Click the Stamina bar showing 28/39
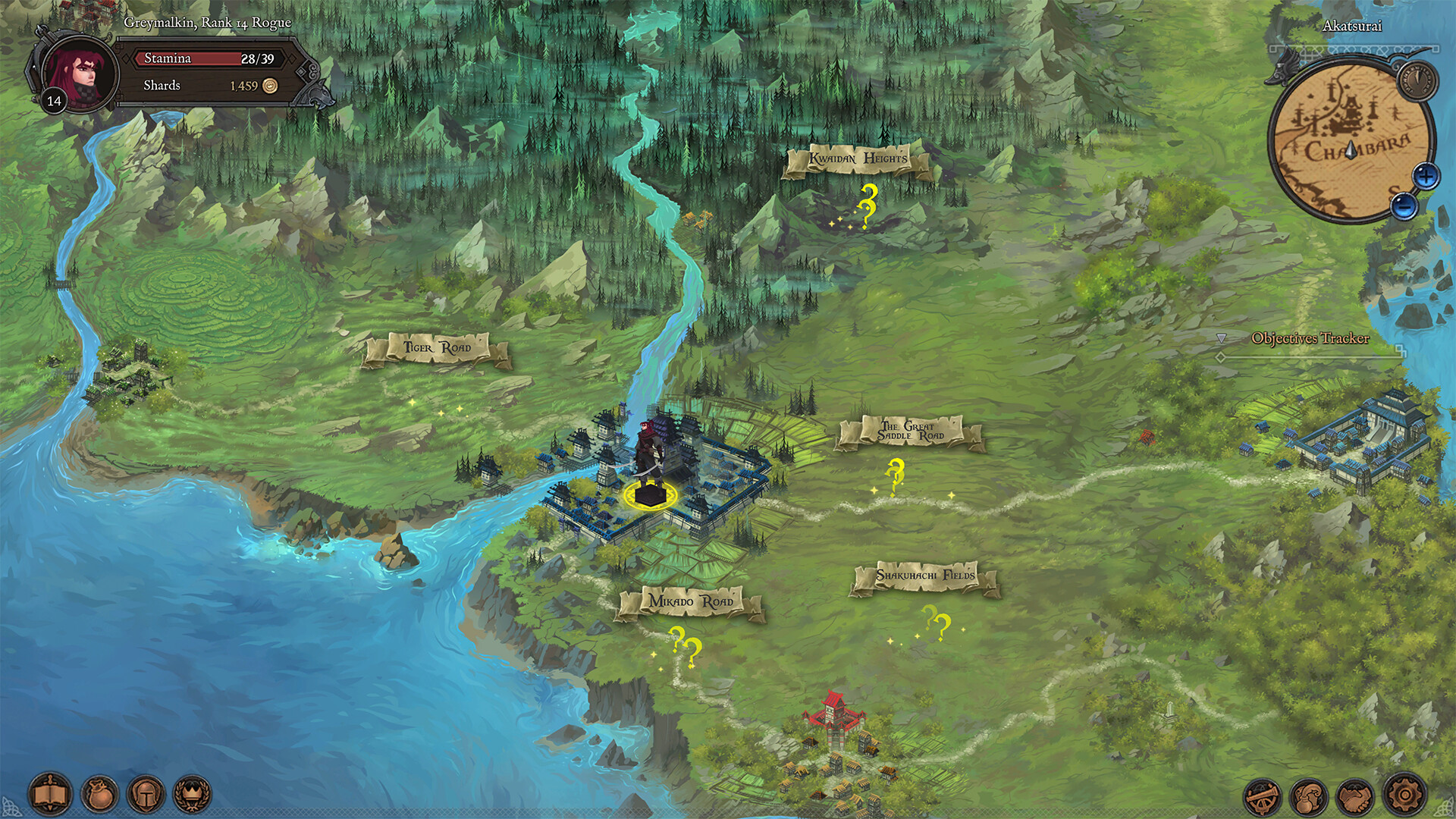This screenshot has height=819, width=1456. 209,58
